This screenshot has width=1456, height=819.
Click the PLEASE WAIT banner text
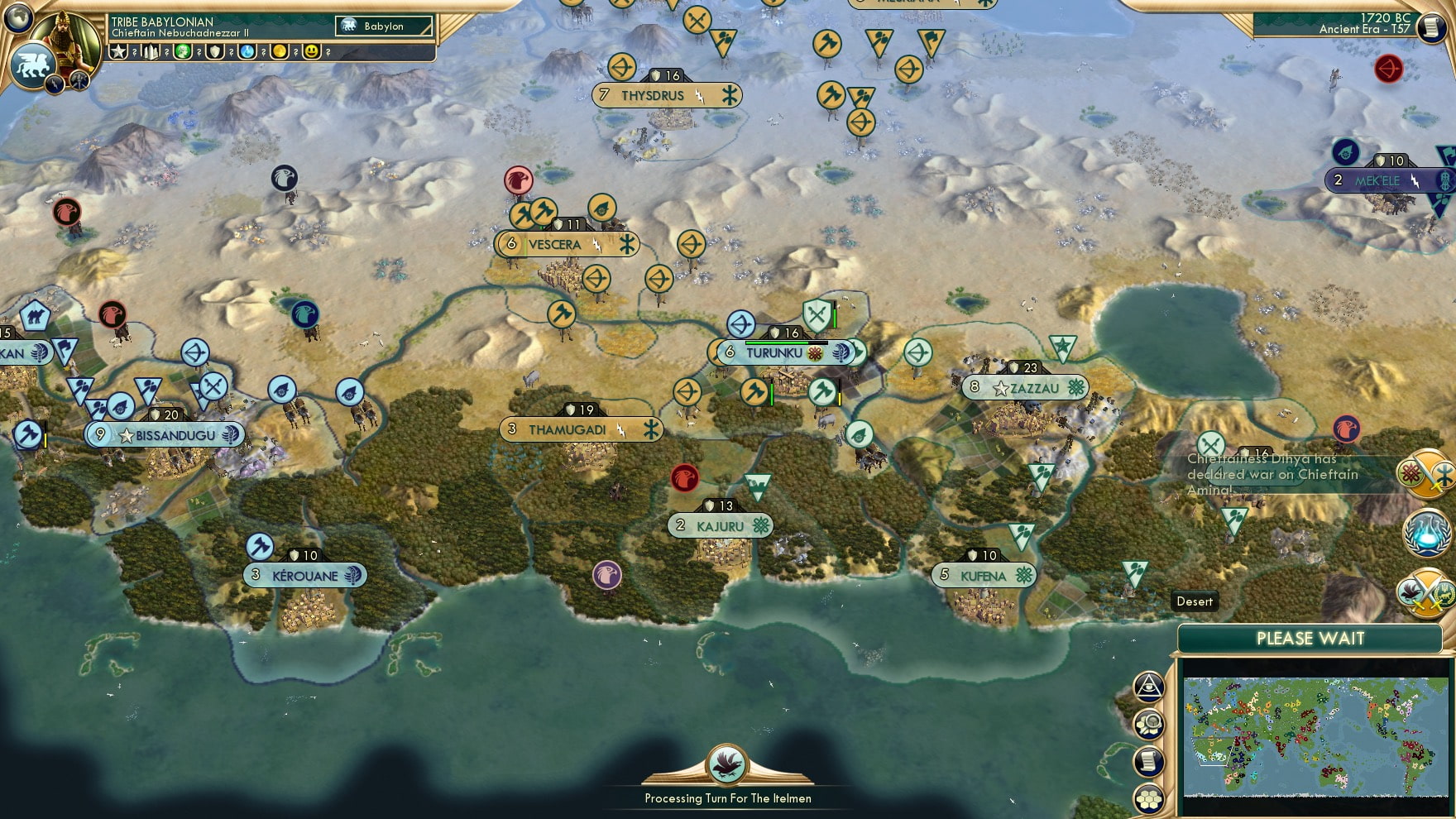1310,639
